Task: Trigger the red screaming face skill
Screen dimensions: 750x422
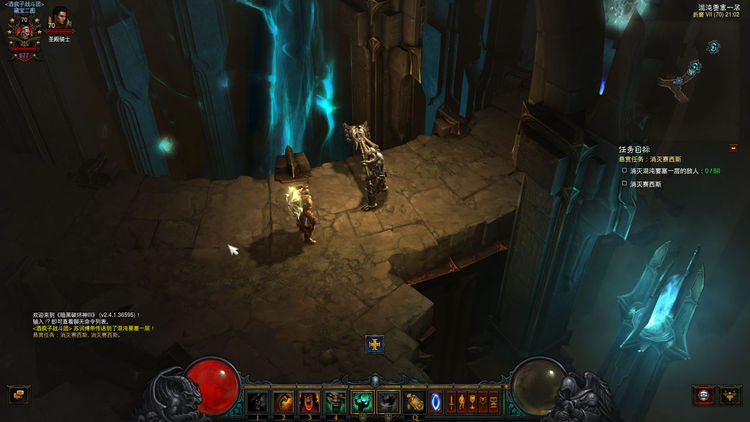Action: pos(309,402)
